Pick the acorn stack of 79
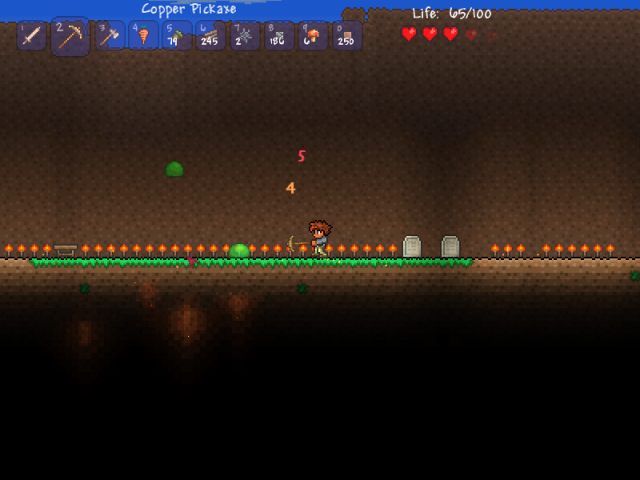This screenshot has height=480, width=640. coord(177,36)
